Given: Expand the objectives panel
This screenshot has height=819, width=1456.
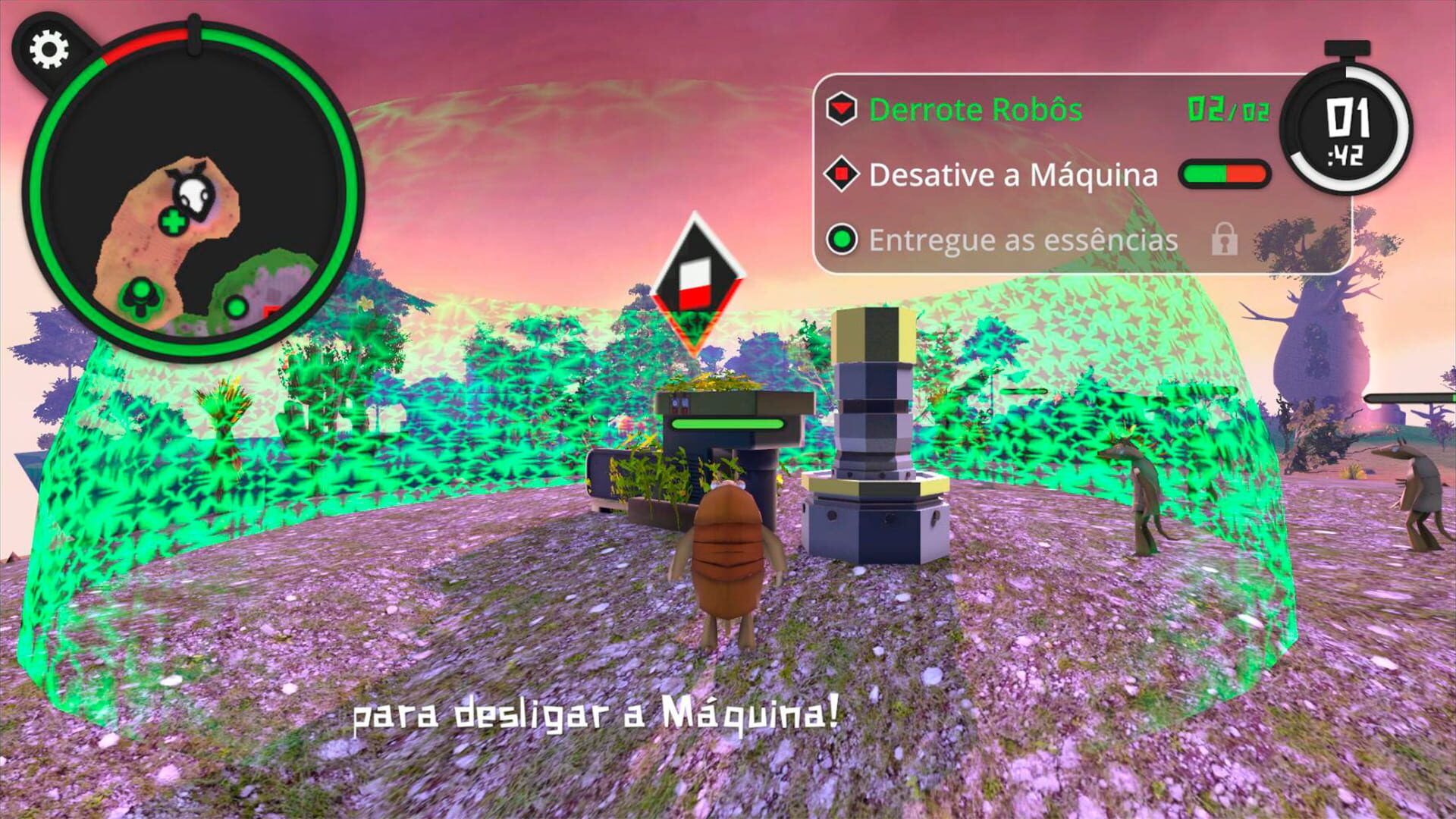Looking at the screenshot, I should pos(1062,174).
